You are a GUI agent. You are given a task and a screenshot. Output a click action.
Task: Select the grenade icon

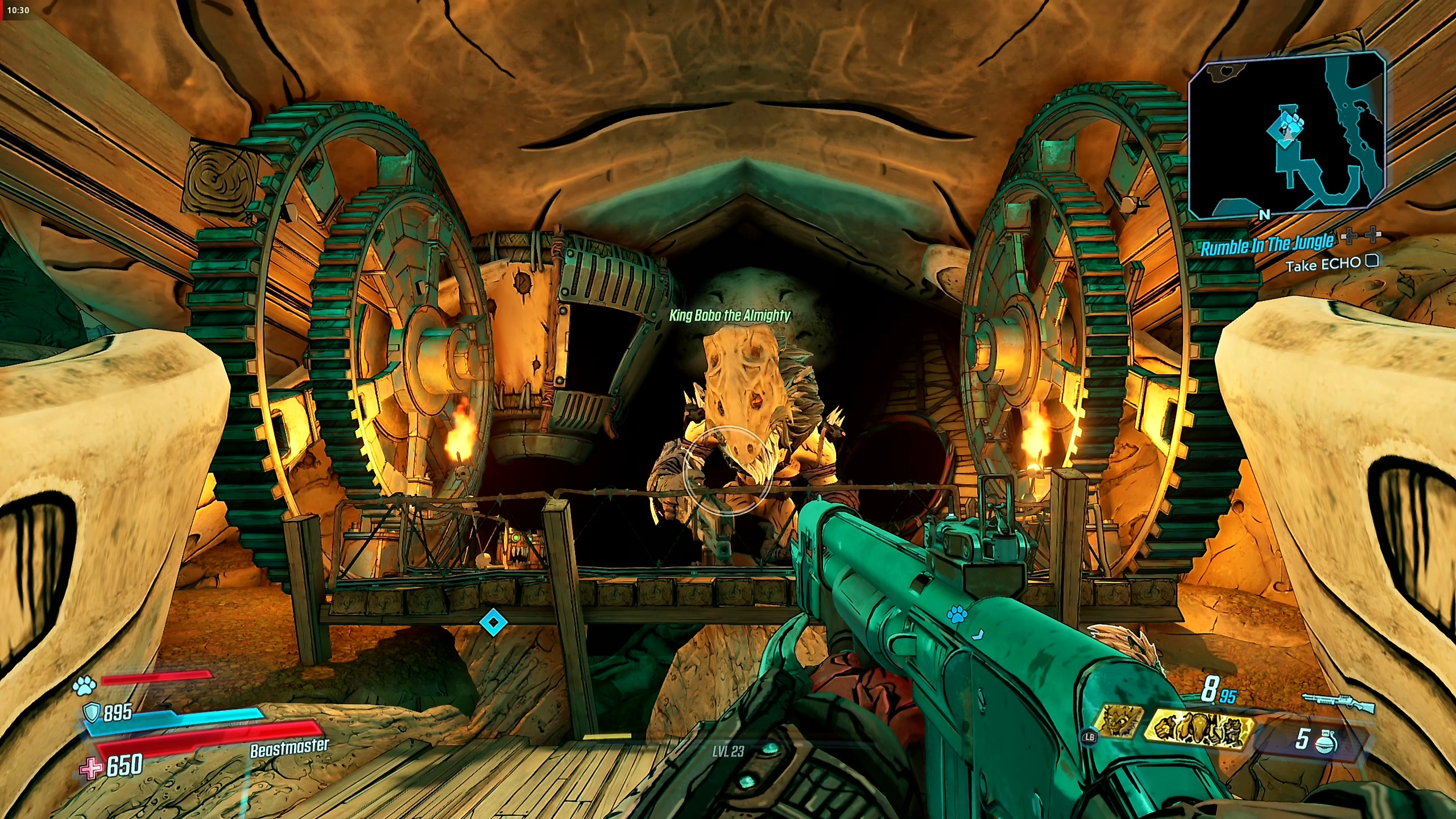point(1330,741)
